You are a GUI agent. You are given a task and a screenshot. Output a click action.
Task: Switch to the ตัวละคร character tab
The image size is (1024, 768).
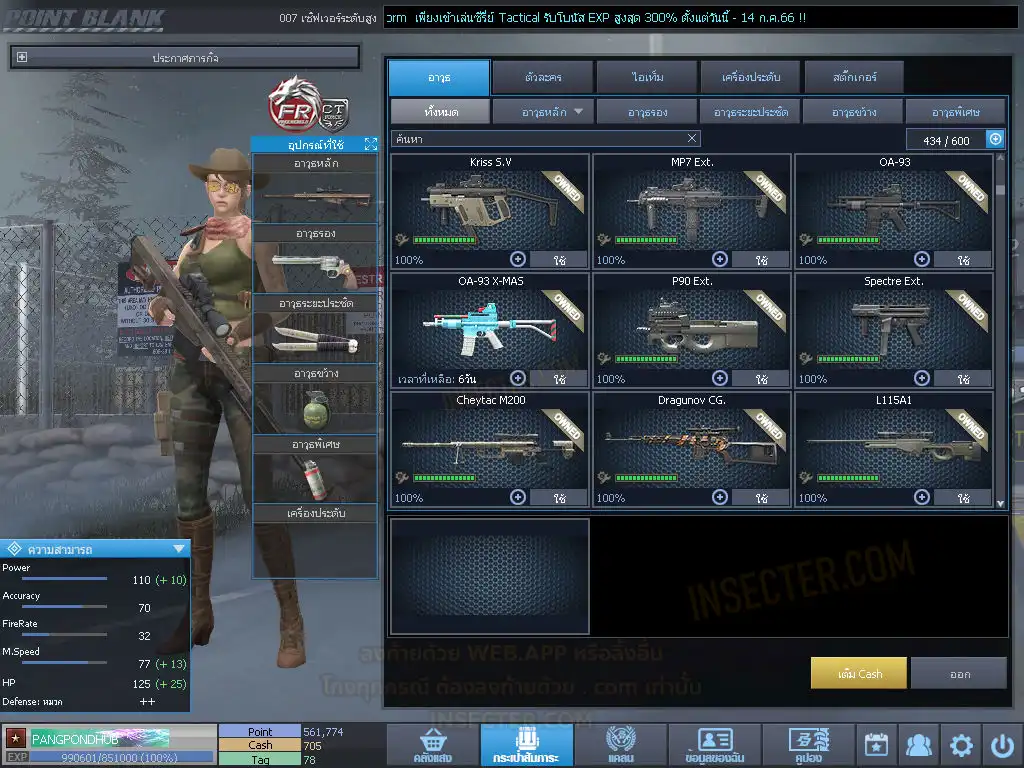(x=541, y=77)
